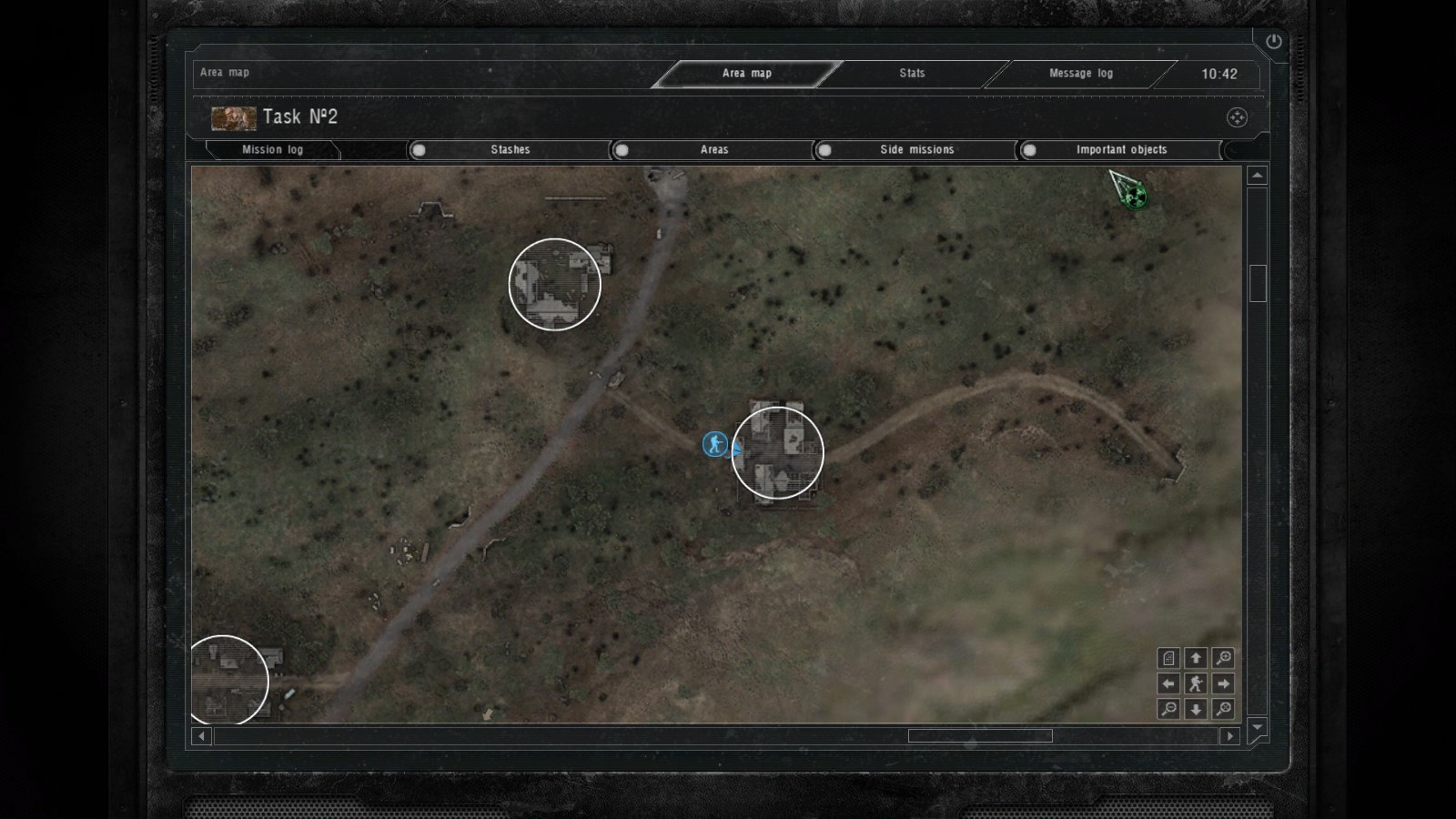Pan the map right with the arrow button
Image resolution: width=1456 pixels, height=819 pixels.
[1223, 683]
